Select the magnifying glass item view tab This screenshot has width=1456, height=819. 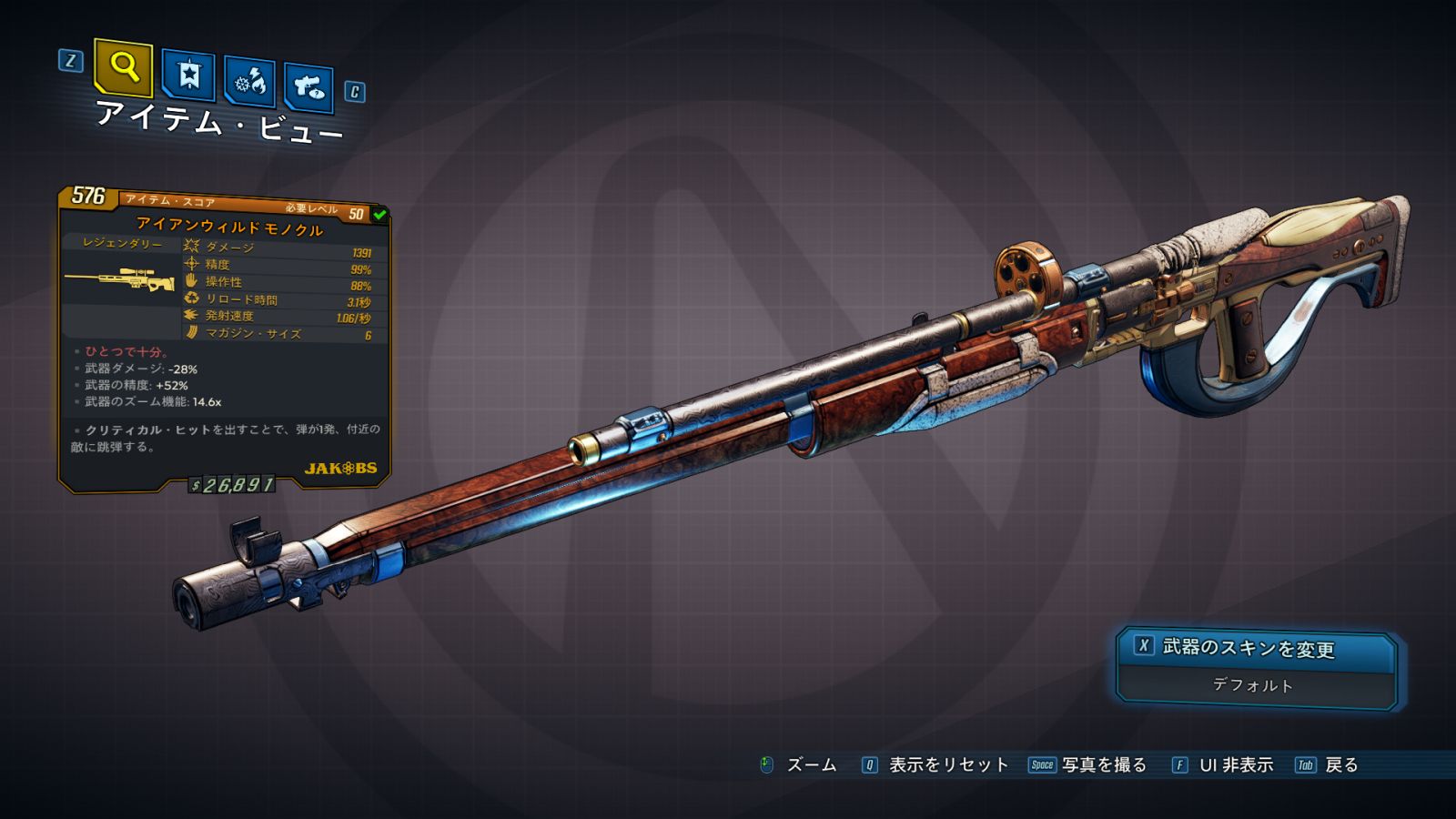coord(124,67)
